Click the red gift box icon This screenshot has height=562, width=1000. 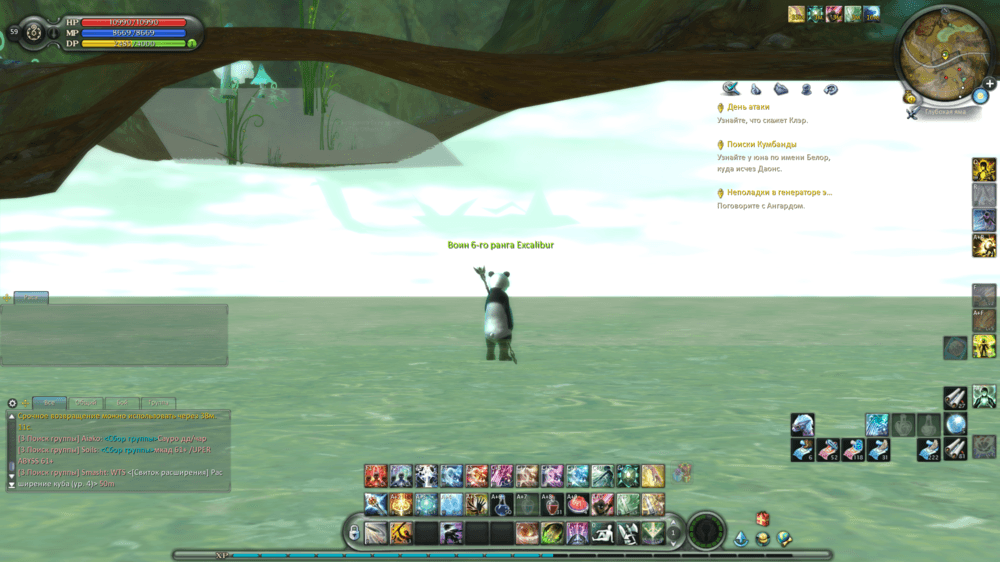(762, 518)
